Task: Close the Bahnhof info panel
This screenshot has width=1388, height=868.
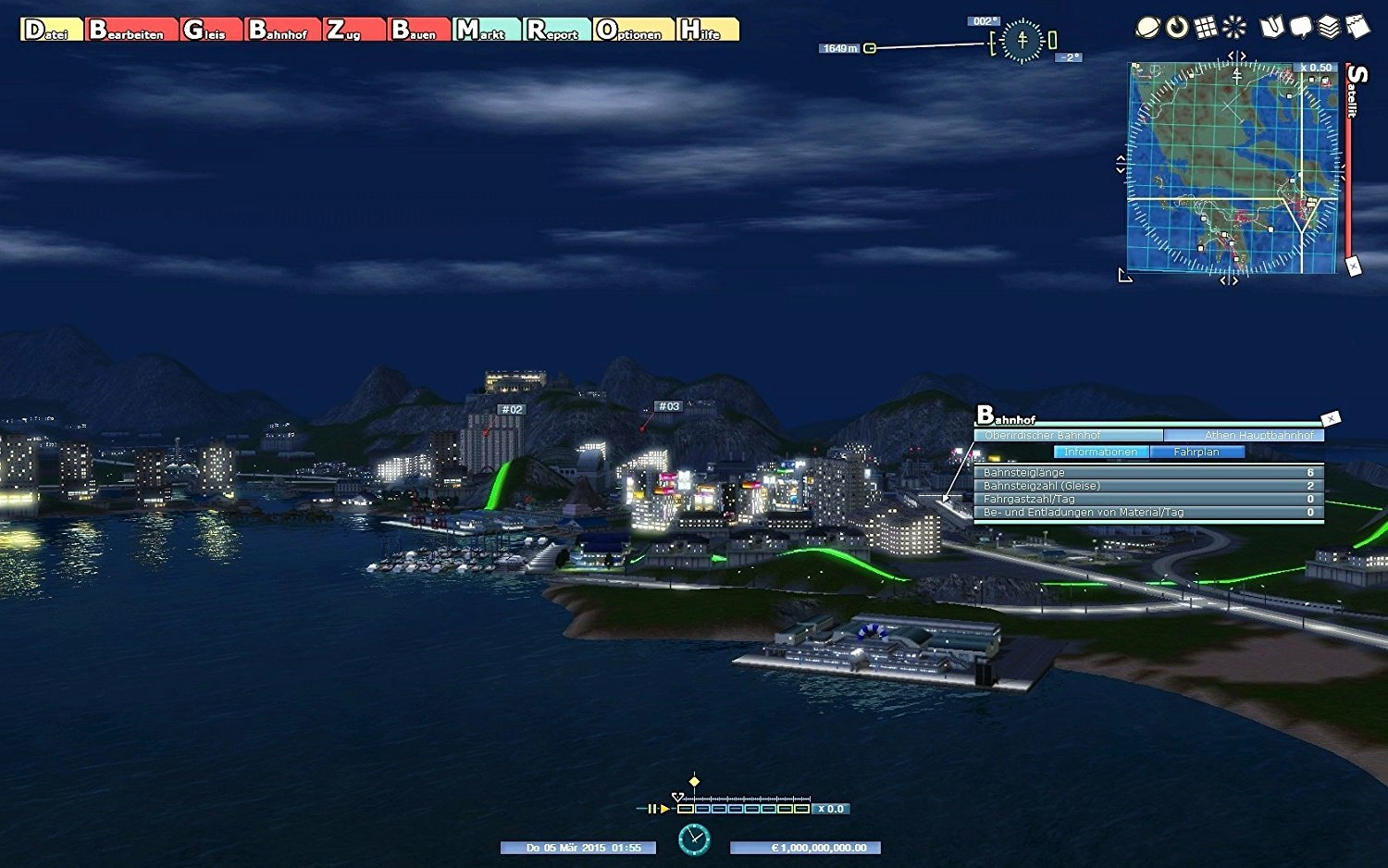Action: (1331, 419)
